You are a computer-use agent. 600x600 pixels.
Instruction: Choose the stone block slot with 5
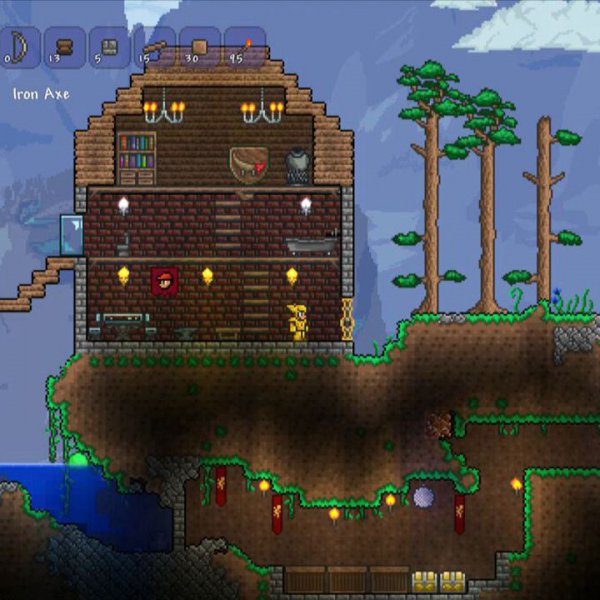(x=110, y=47)
